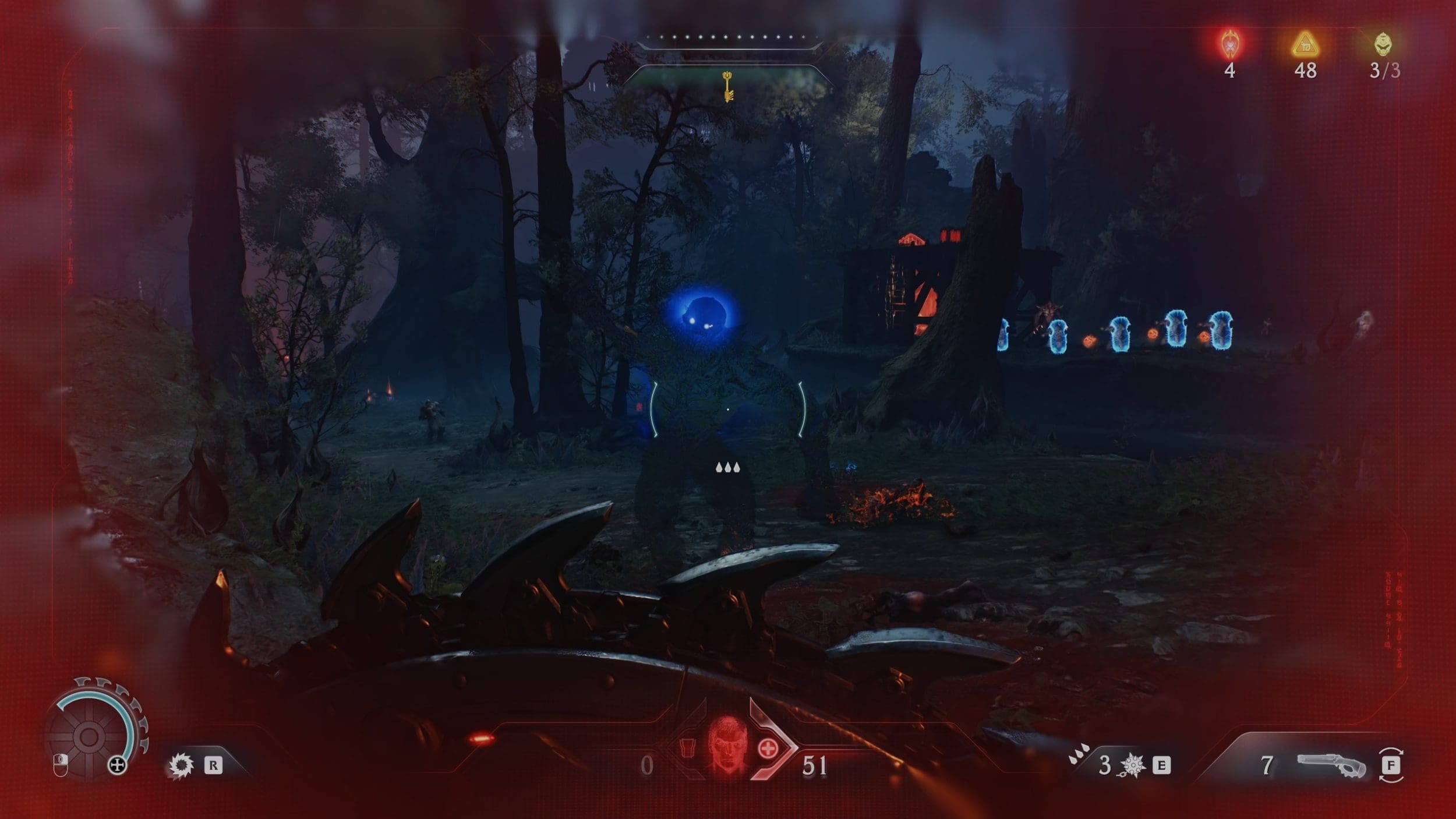Click the Doom Slayer face portrait
The image size is (1456, 819).
click(727, 745)
